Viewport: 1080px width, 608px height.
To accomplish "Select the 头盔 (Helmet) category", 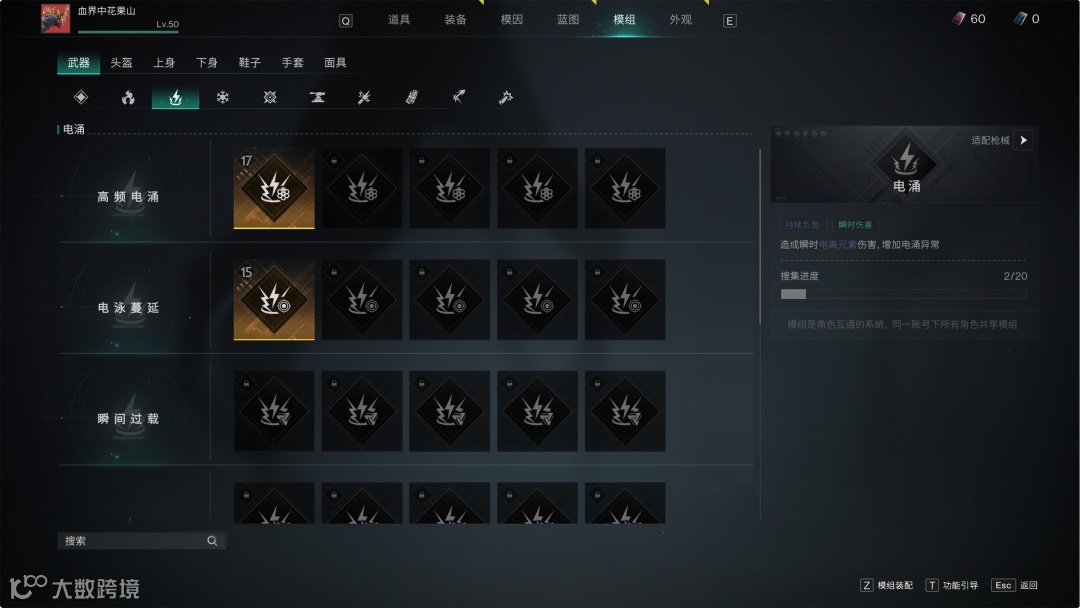I will pos(121,63).
